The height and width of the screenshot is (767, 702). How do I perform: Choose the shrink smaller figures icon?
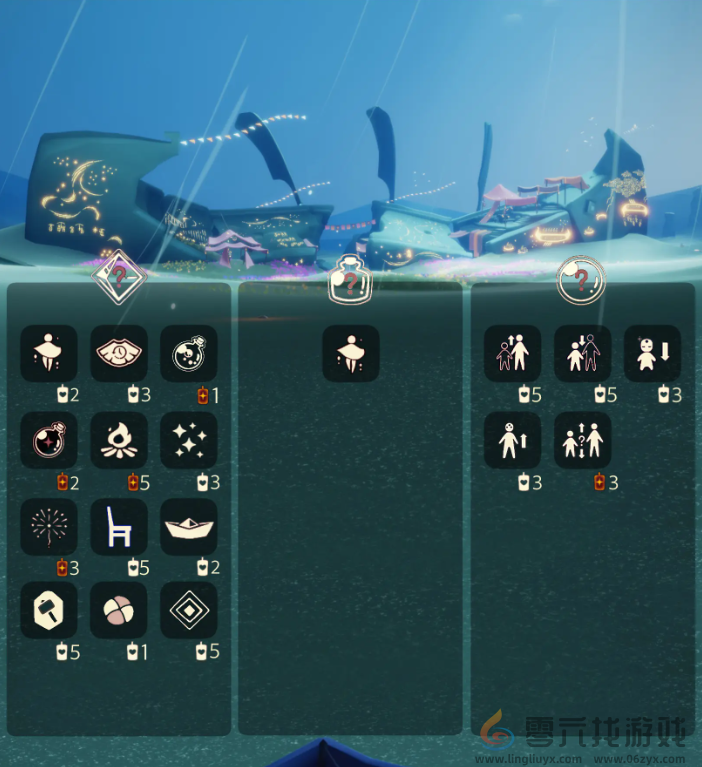(582, 353)
